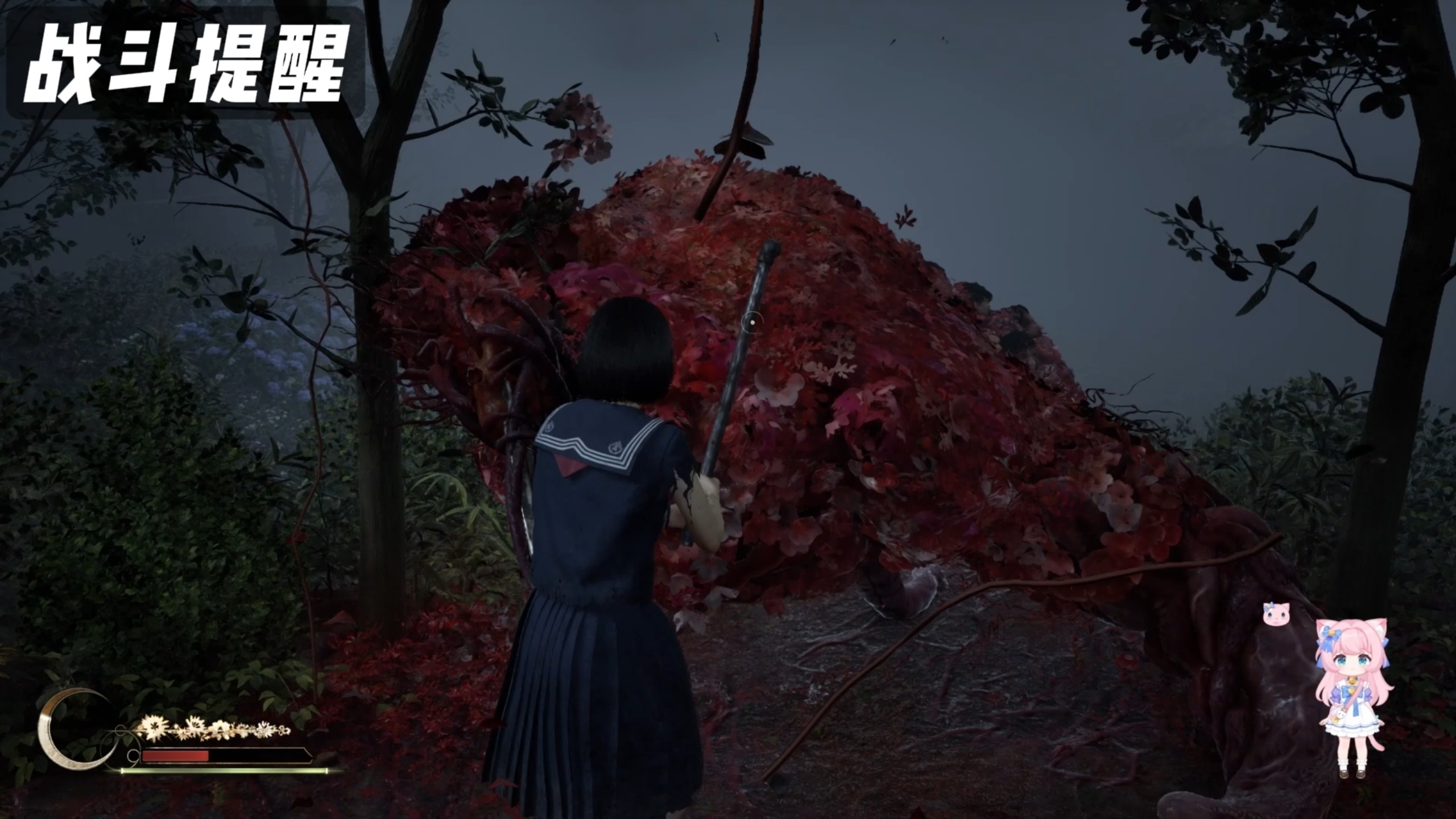The height and width of the screenshot is (819, 1456).
Task: Tap the small pink cat head icon
Action: pos(1272,614)
